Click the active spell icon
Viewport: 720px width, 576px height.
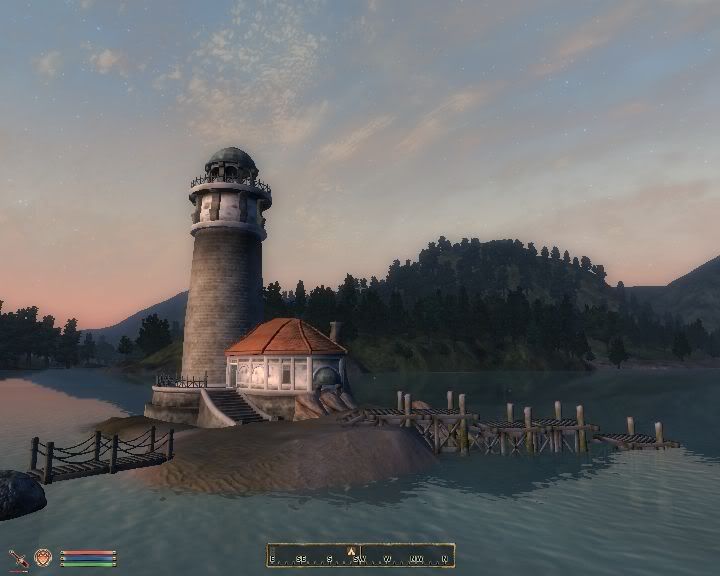[x=43, y=557]
